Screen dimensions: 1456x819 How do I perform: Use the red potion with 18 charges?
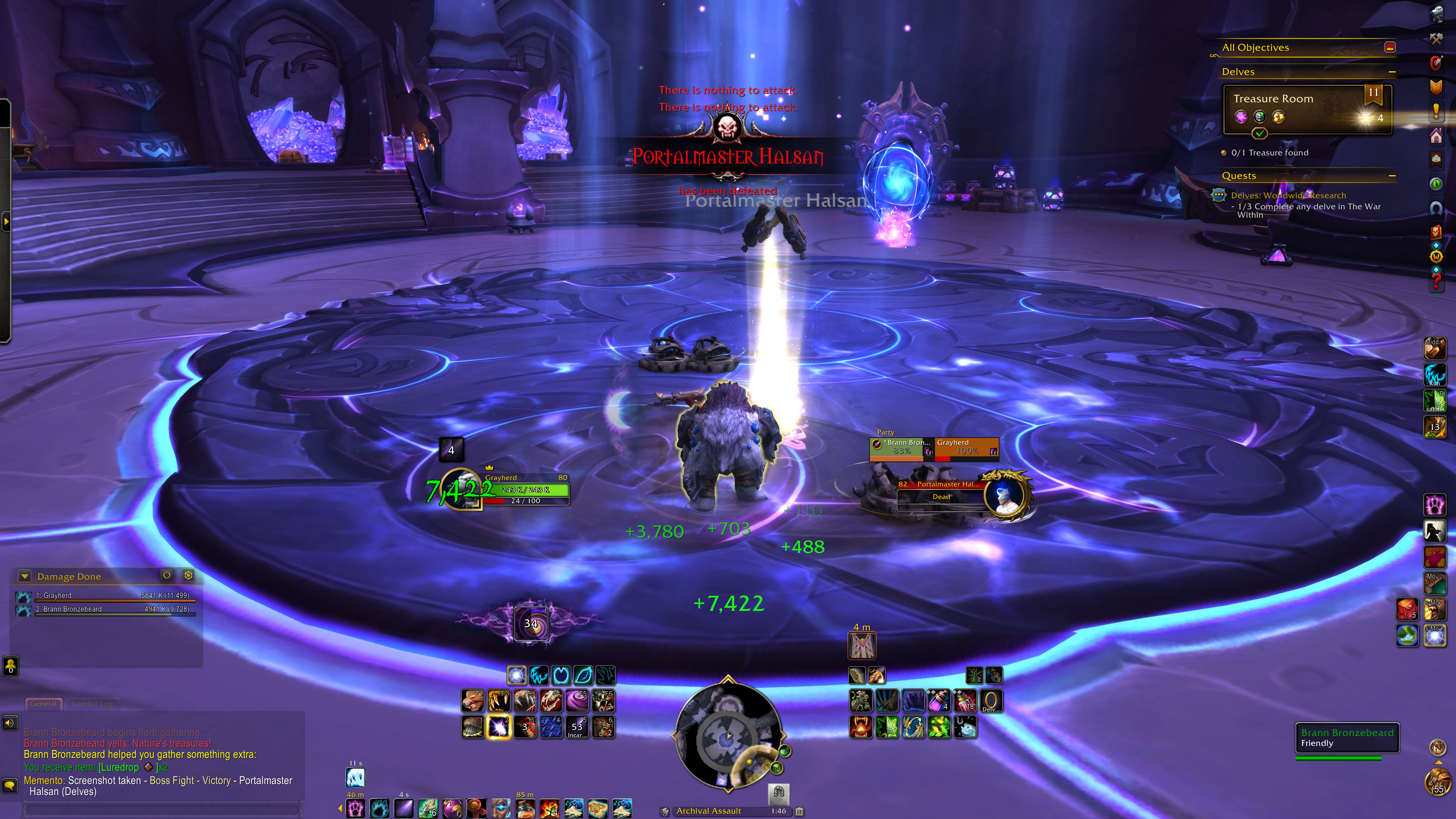click(965, 701)
